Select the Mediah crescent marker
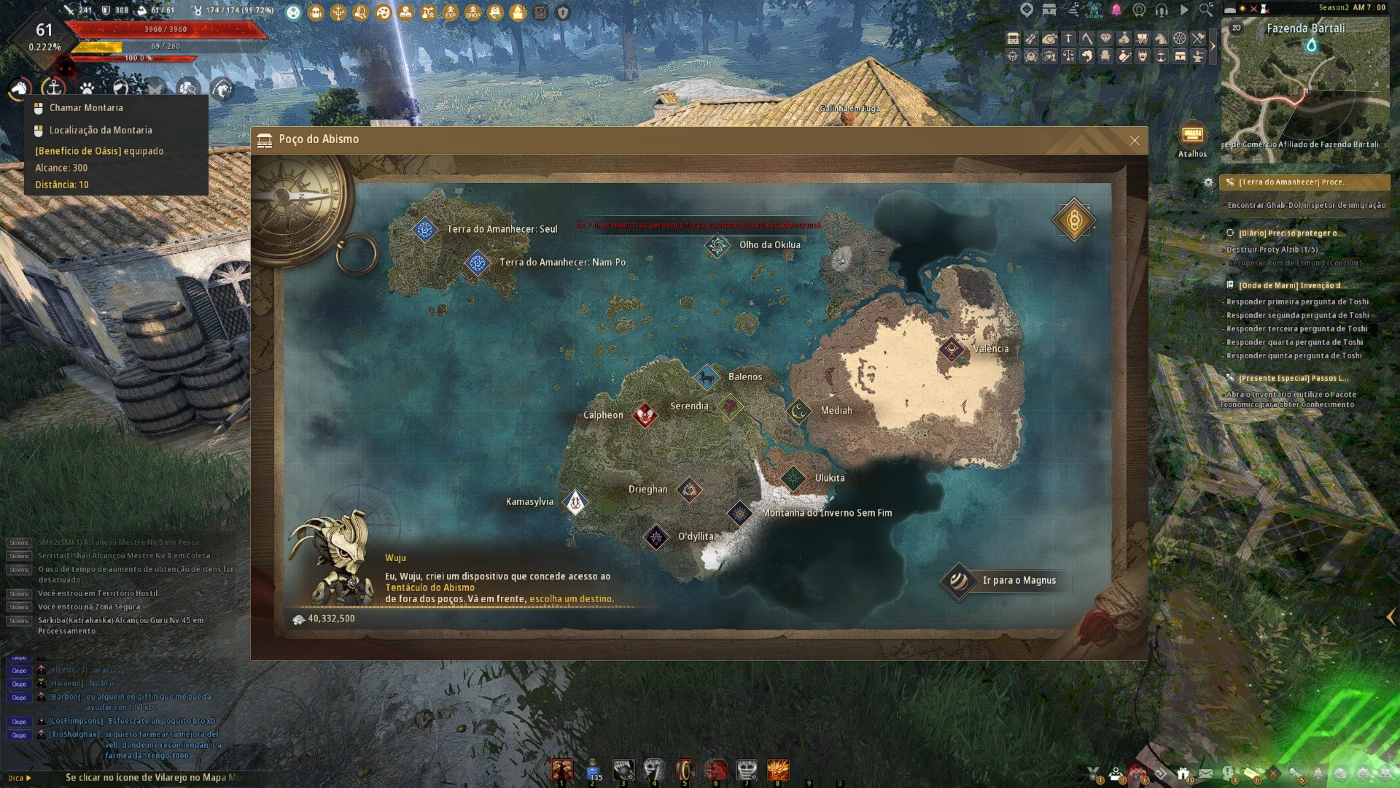The image size is (1400, 788). pyautogui.click(x=798, y=411)
